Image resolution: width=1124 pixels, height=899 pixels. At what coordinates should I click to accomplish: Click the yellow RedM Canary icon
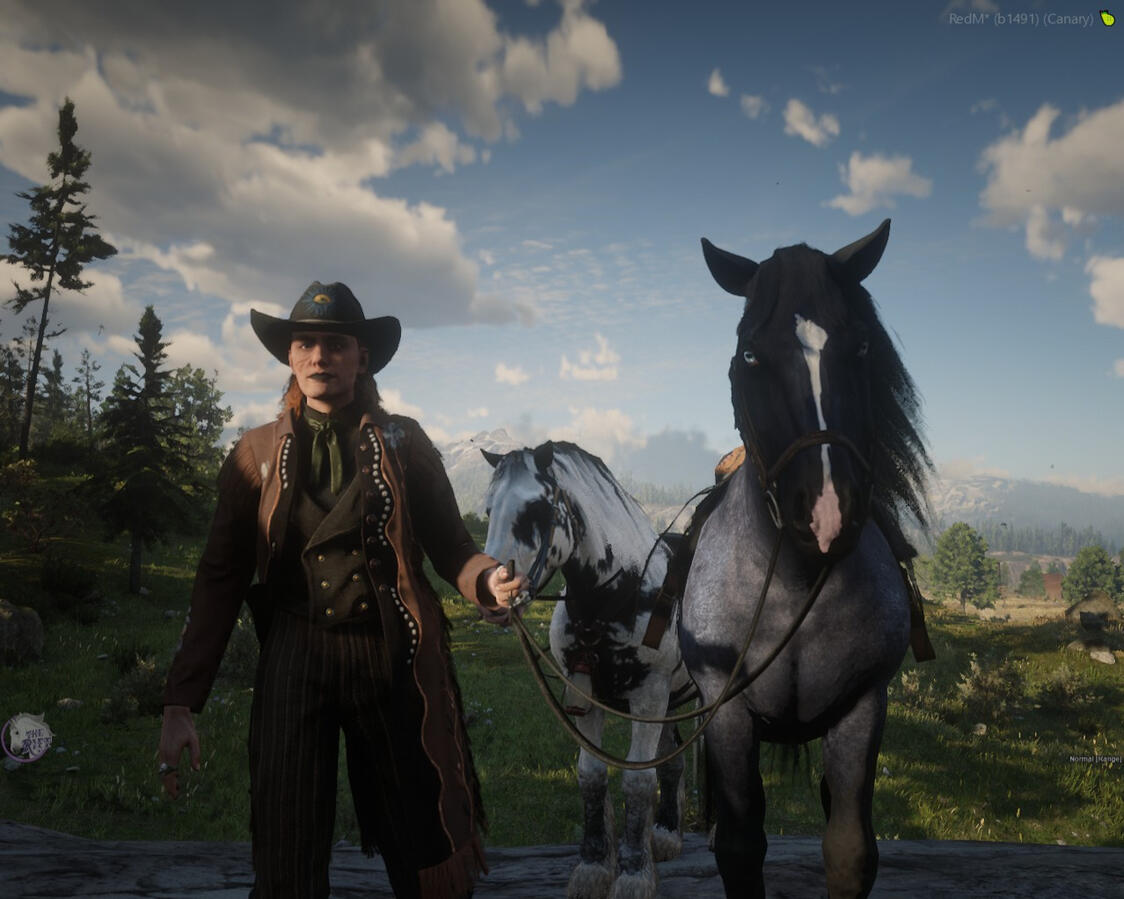click(x=1107, y=18)
